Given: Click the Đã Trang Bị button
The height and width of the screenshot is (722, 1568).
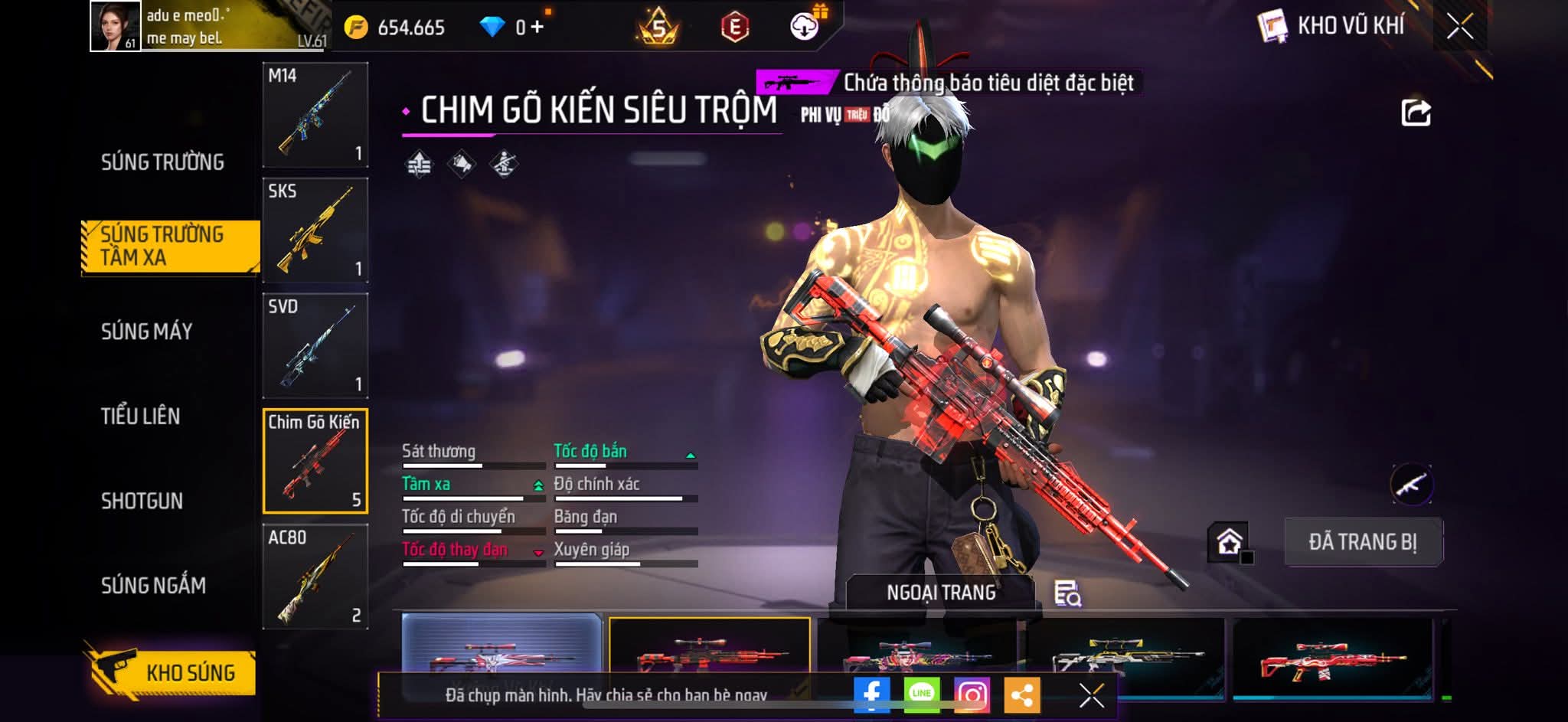Looking at the screenshot, I should pos(1363,542).
